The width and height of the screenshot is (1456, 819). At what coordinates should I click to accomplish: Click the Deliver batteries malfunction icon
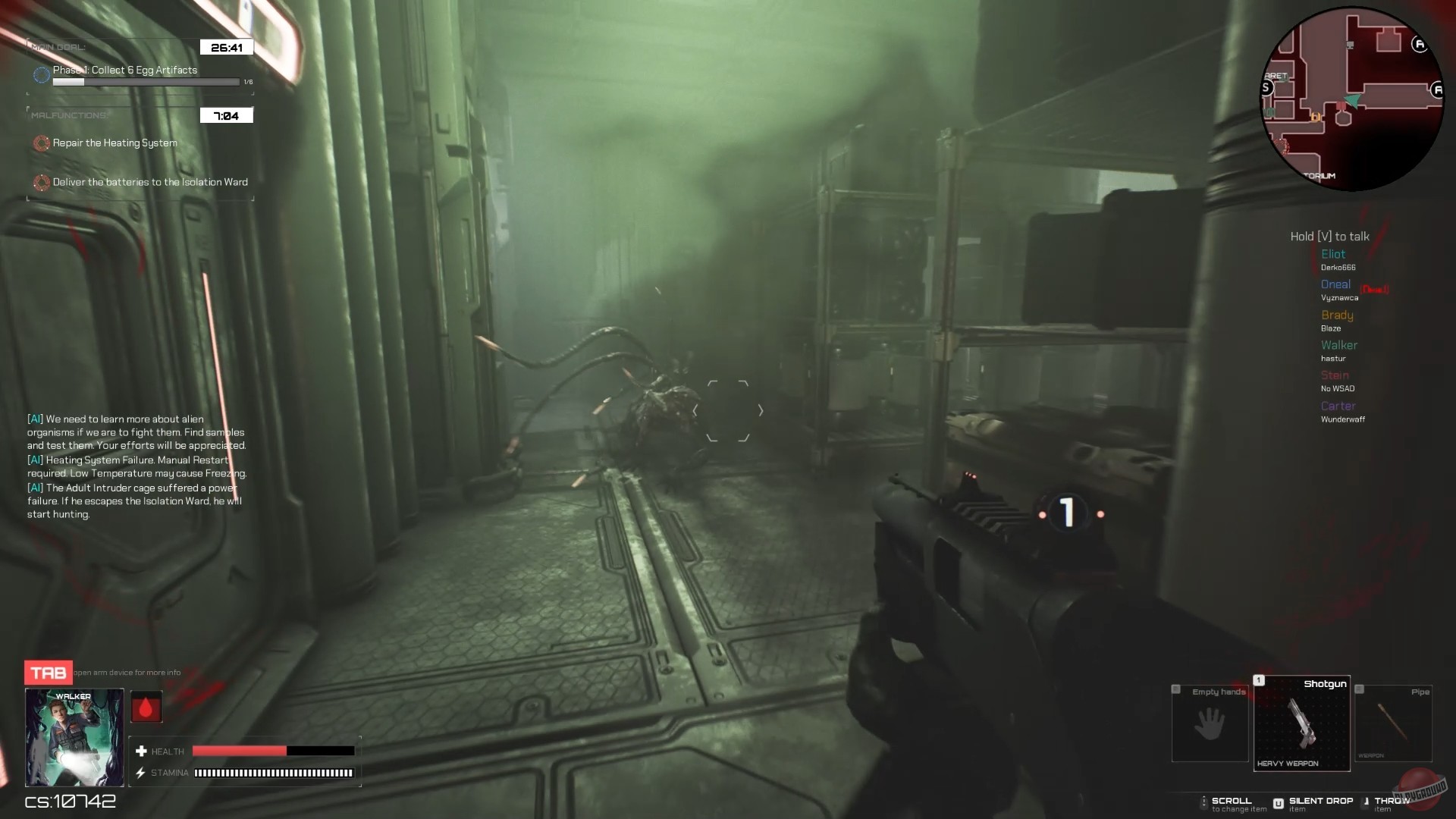(41, 182)
